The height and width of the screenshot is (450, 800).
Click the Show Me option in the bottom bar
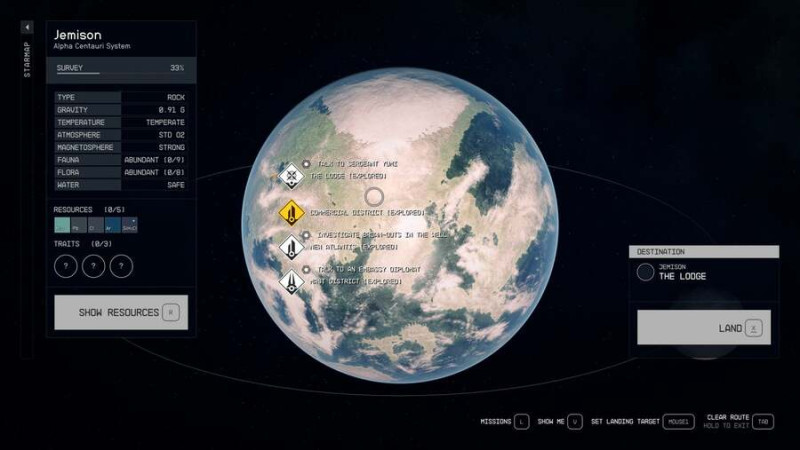click(x=559, y=421)
